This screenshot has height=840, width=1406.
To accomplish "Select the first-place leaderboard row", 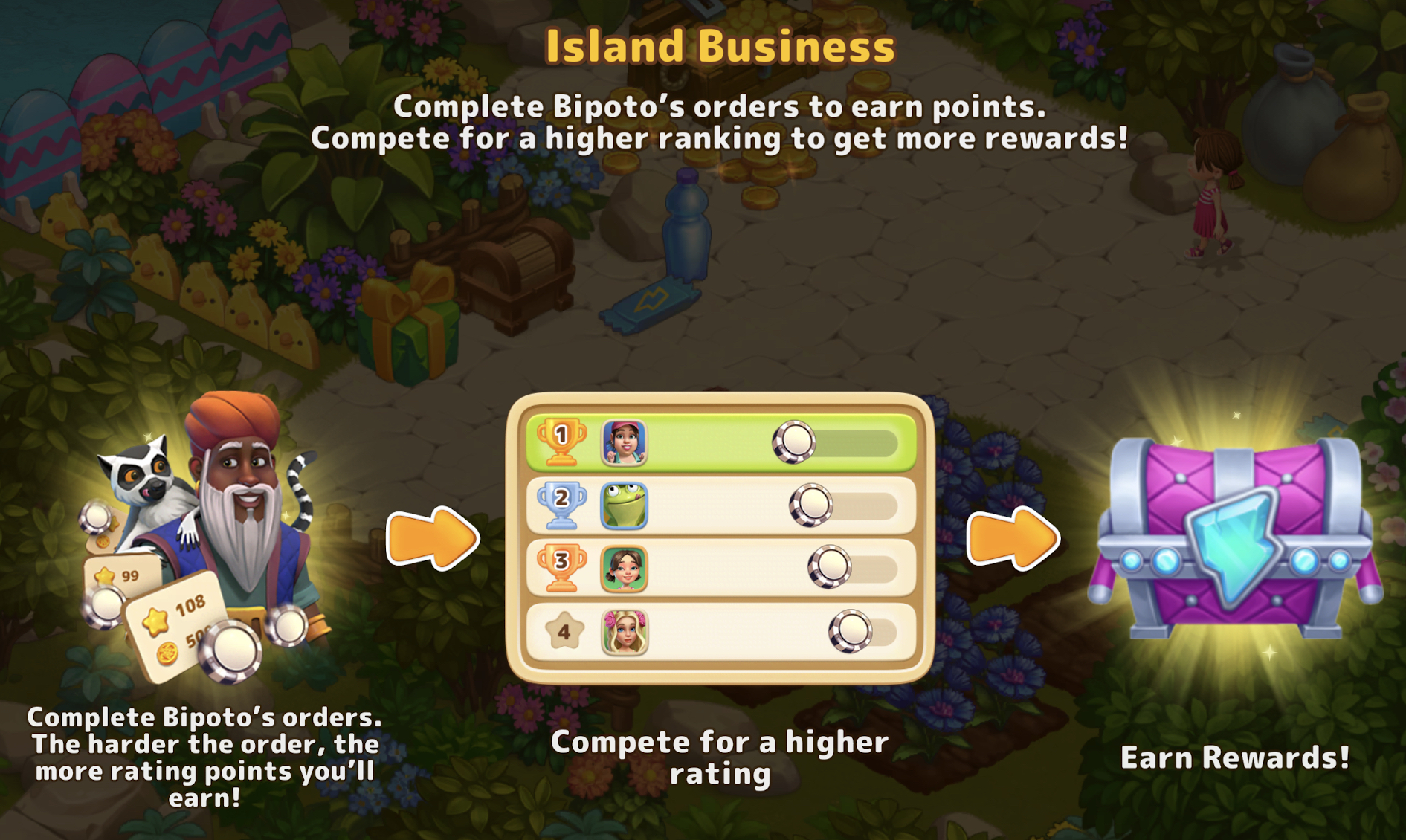I will click(720, 442).
